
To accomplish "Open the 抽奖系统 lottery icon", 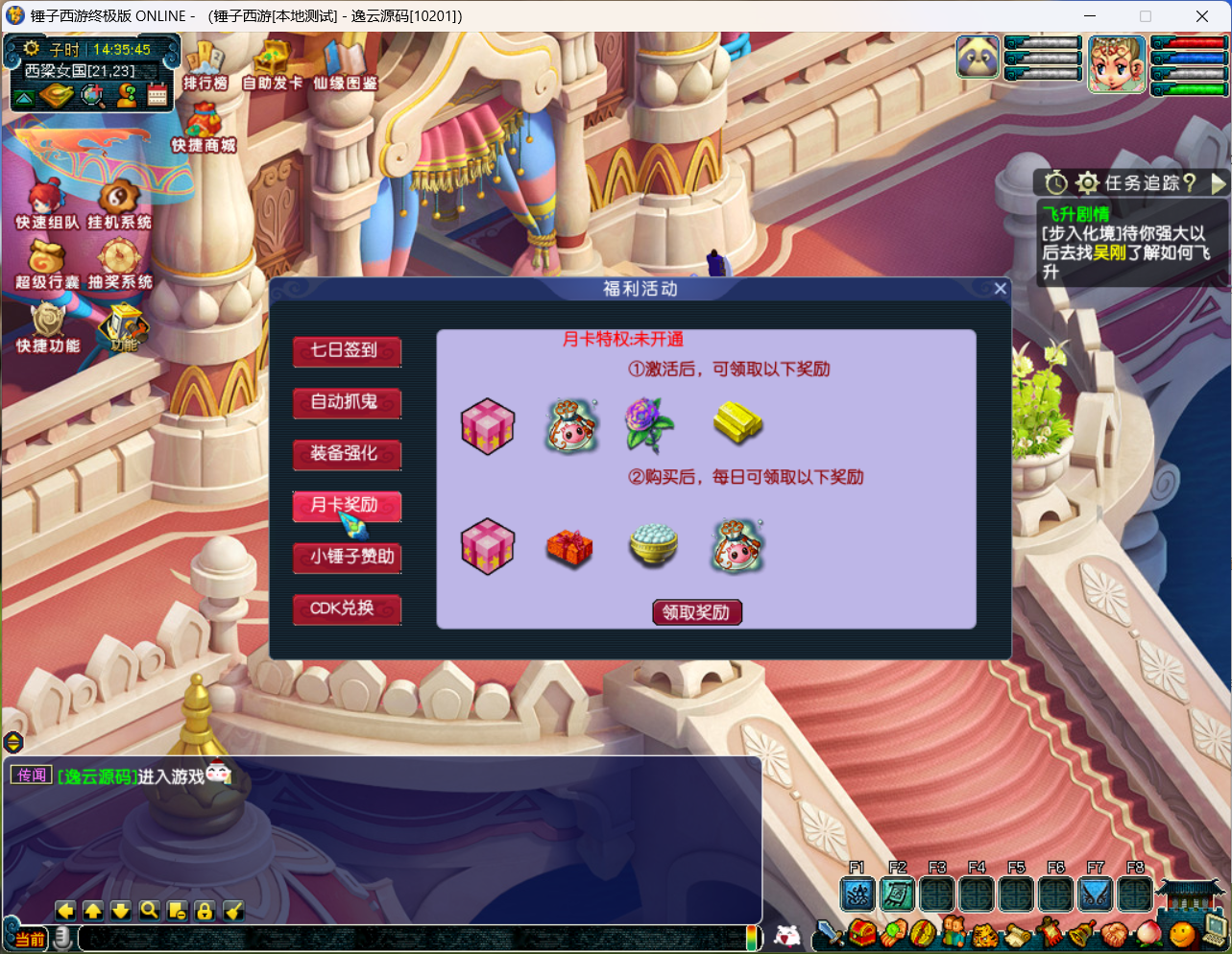I will [x=119, y=263].
